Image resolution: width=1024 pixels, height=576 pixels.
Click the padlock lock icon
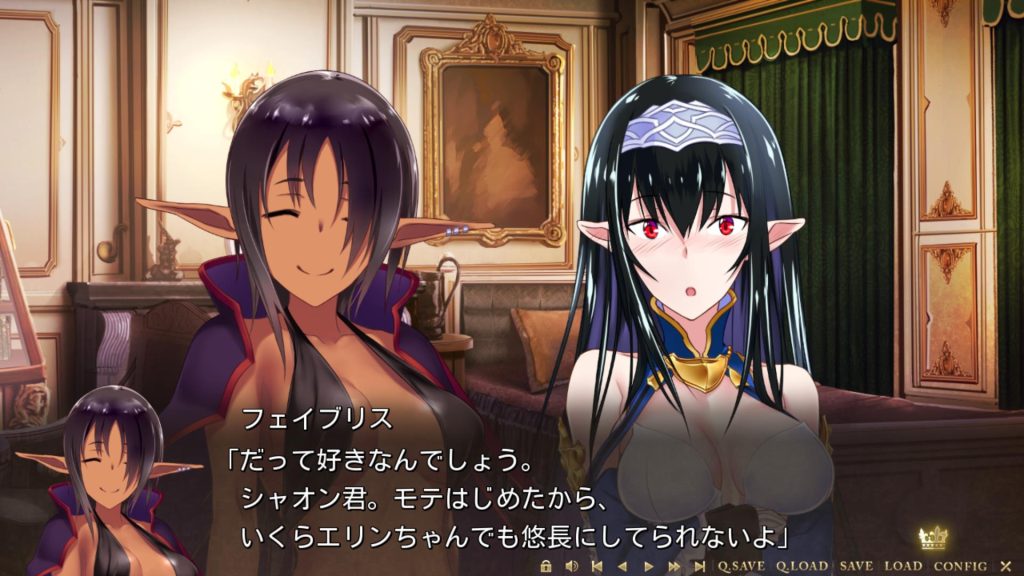pyautogui.click(x=545, y=566)
